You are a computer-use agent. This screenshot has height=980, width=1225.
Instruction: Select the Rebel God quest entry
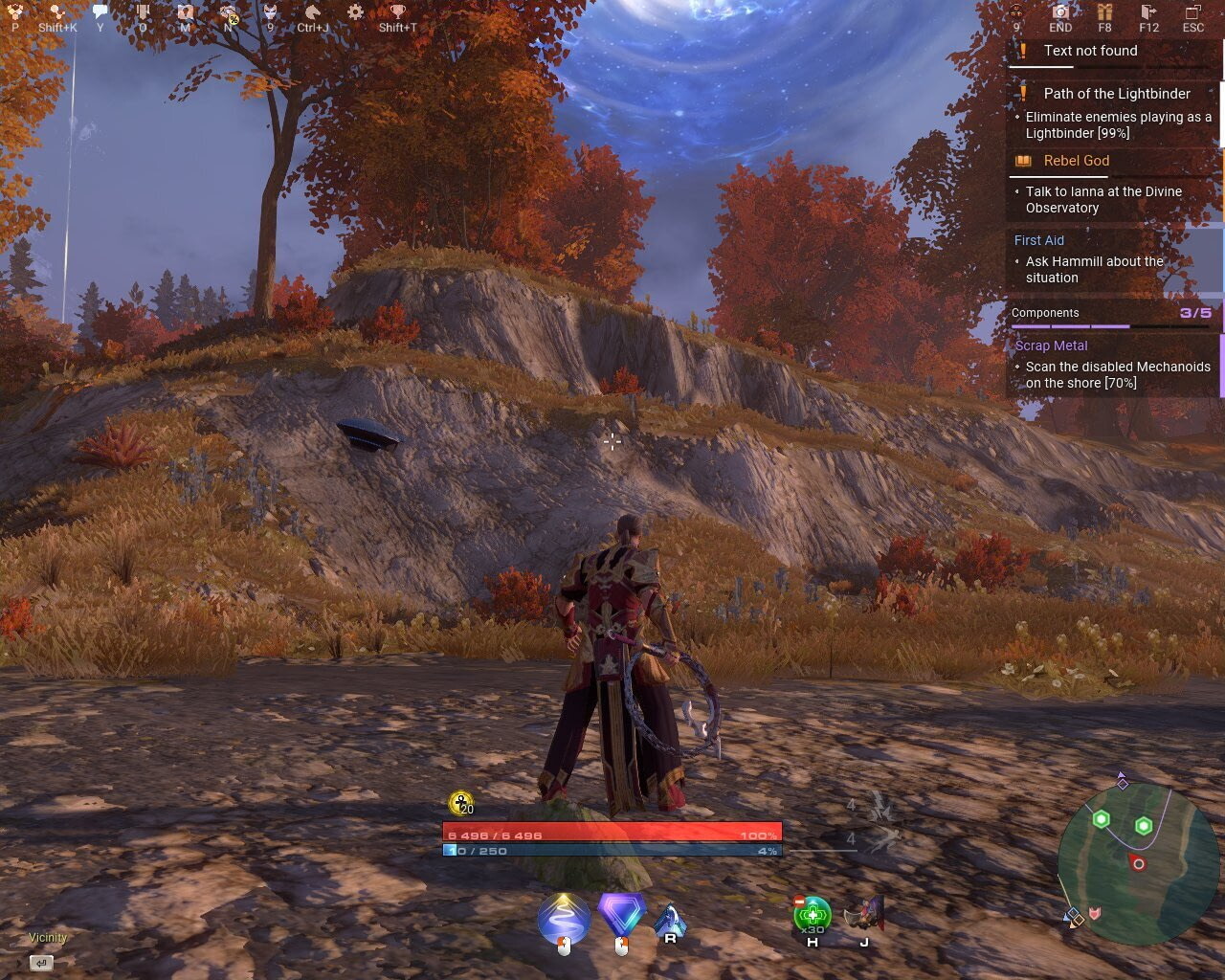coord(1076,161)
